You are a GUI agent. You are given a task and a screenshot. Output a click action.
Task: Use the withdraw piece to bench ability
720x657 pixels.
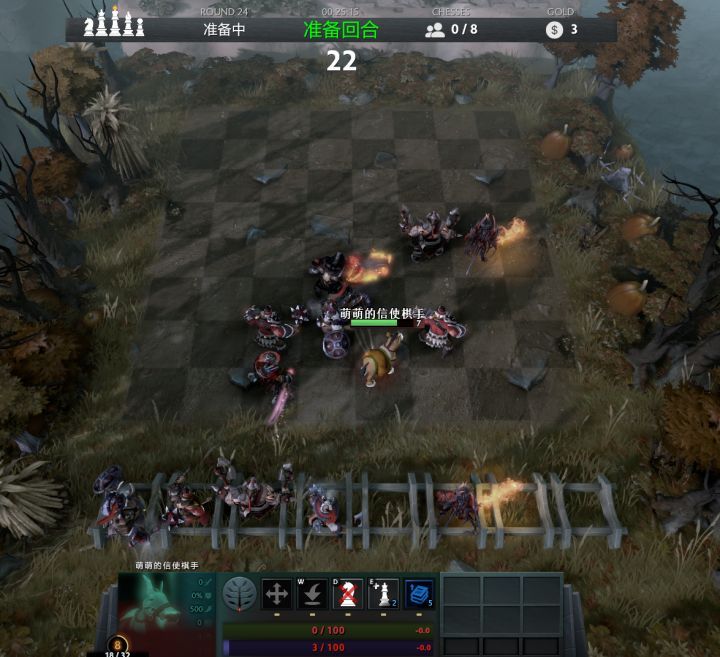pos(313,594)
